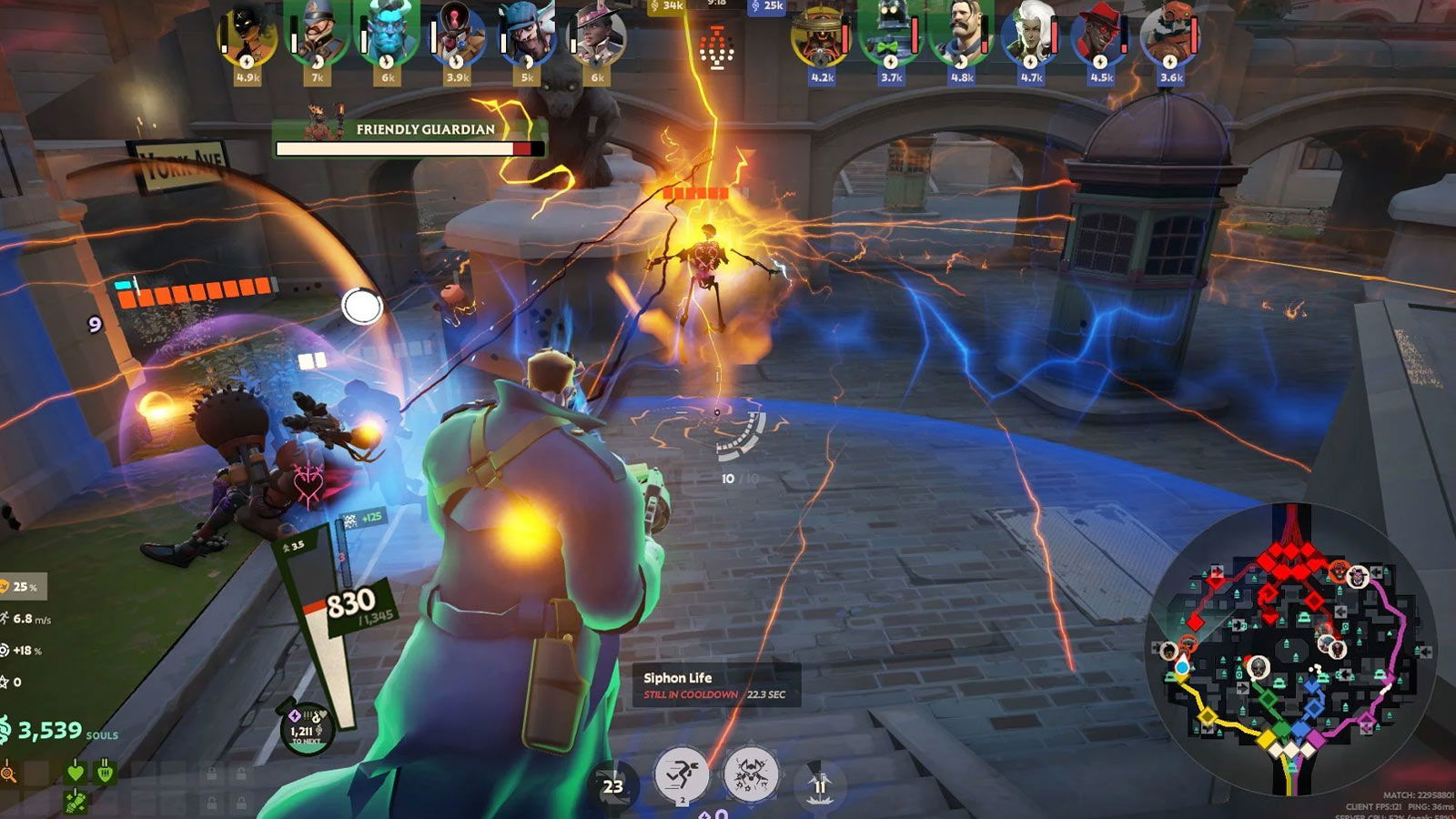Select the green heart item slot

tap(76, 773)
